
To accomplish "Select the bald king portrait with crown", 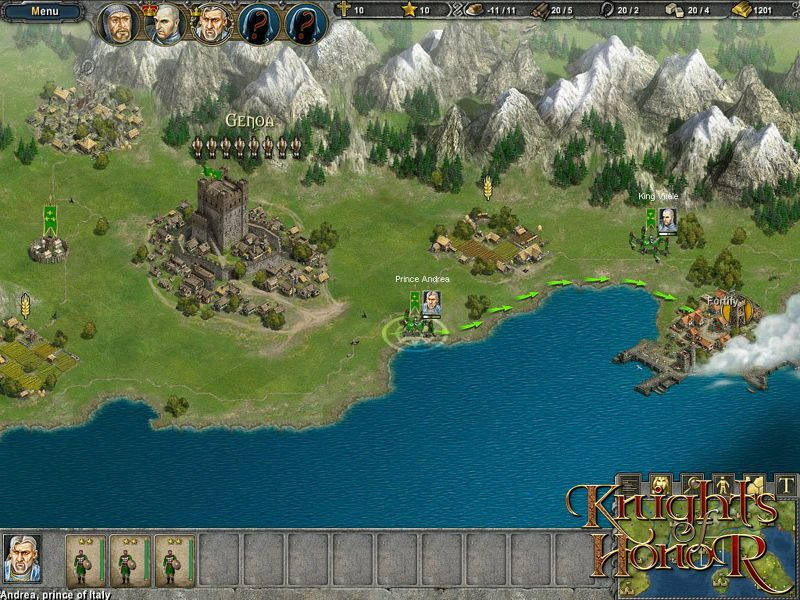I will tap(166, 24).
